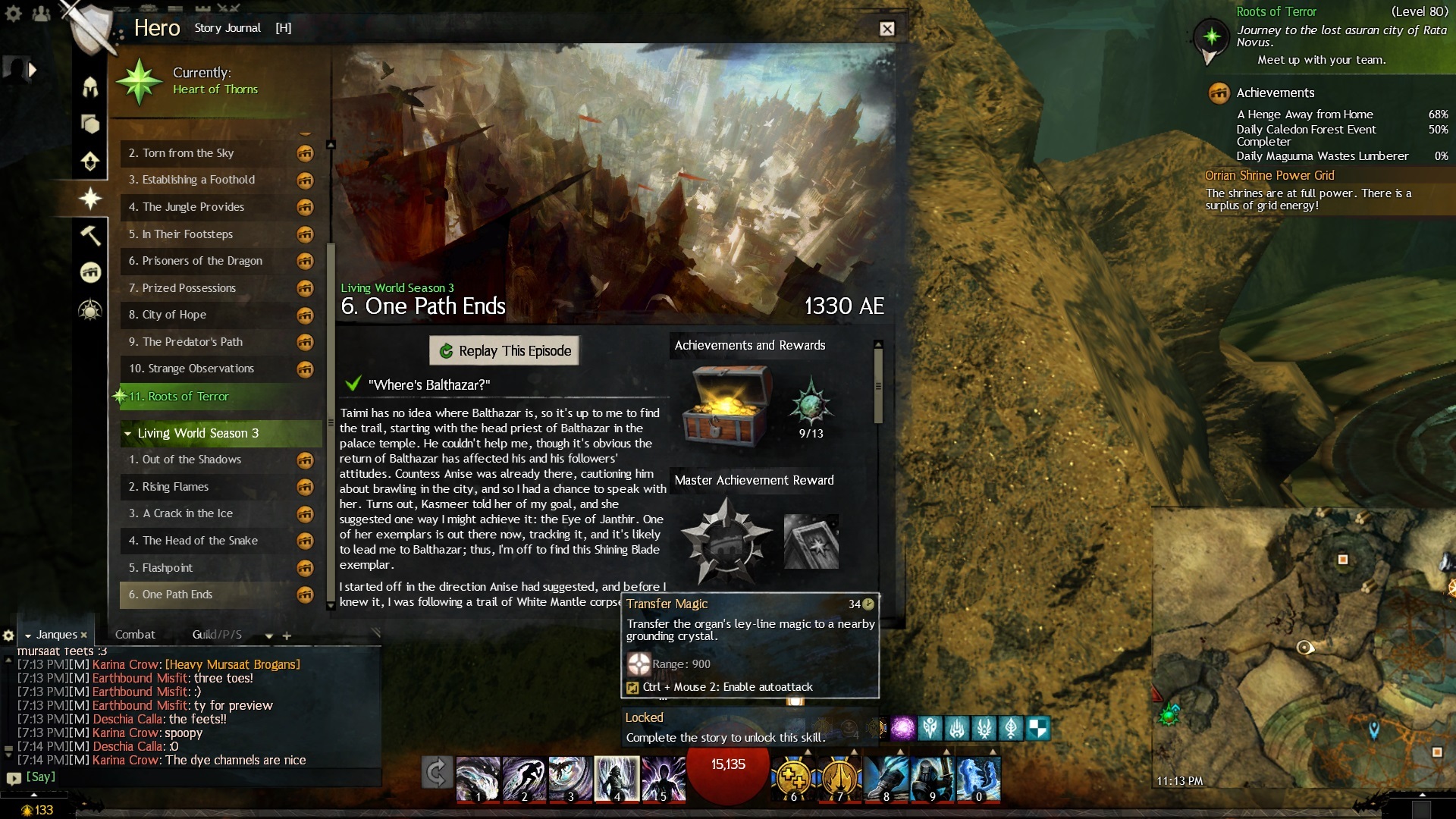Open the treasure chest achievements reward
The width and height of the screenshot is (1456, 819).
[x=726, y=404]
